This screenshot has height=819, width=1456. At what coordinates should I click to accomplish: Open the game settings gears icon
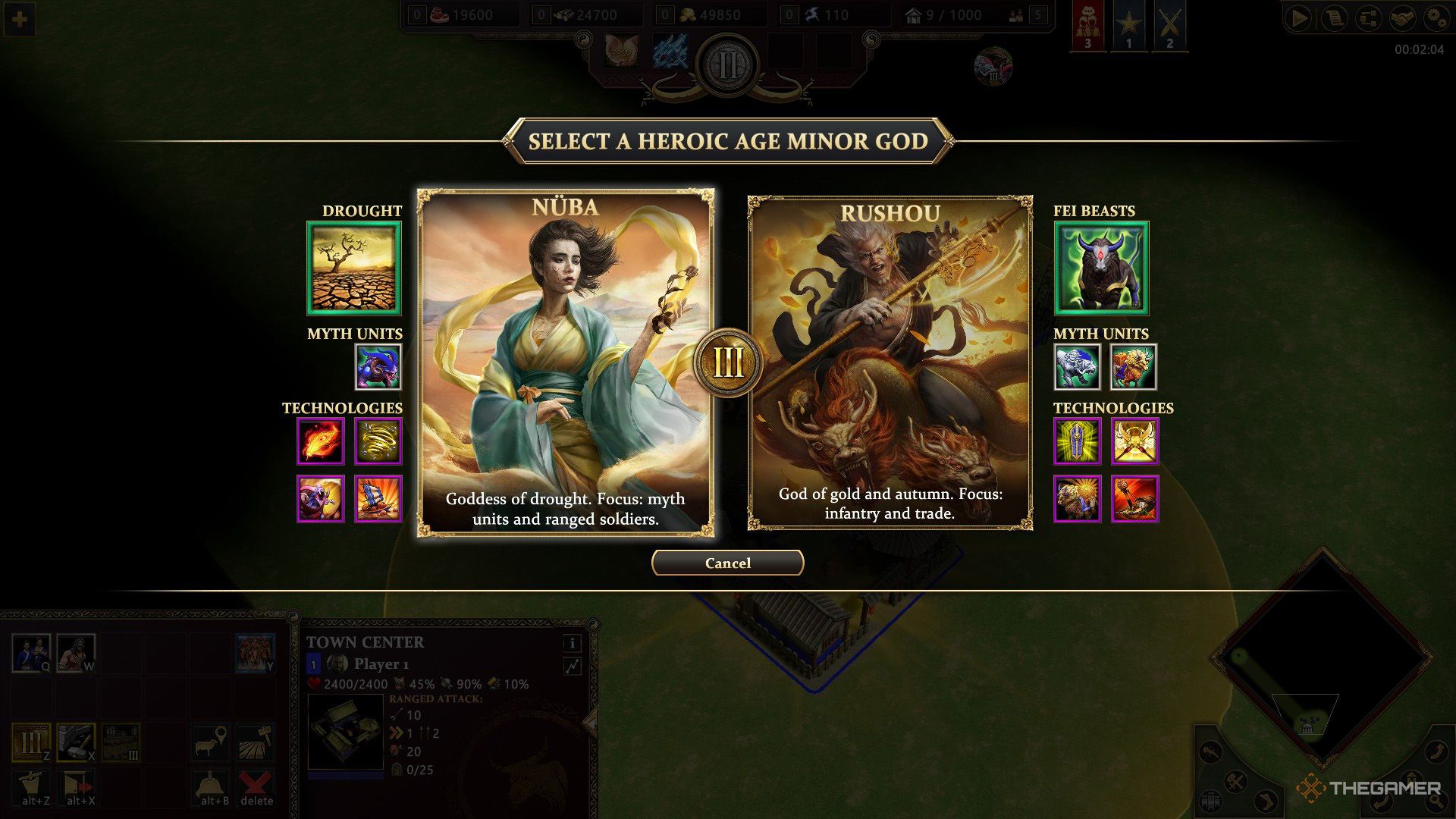pyautogui.click(x=1437, y=17)
